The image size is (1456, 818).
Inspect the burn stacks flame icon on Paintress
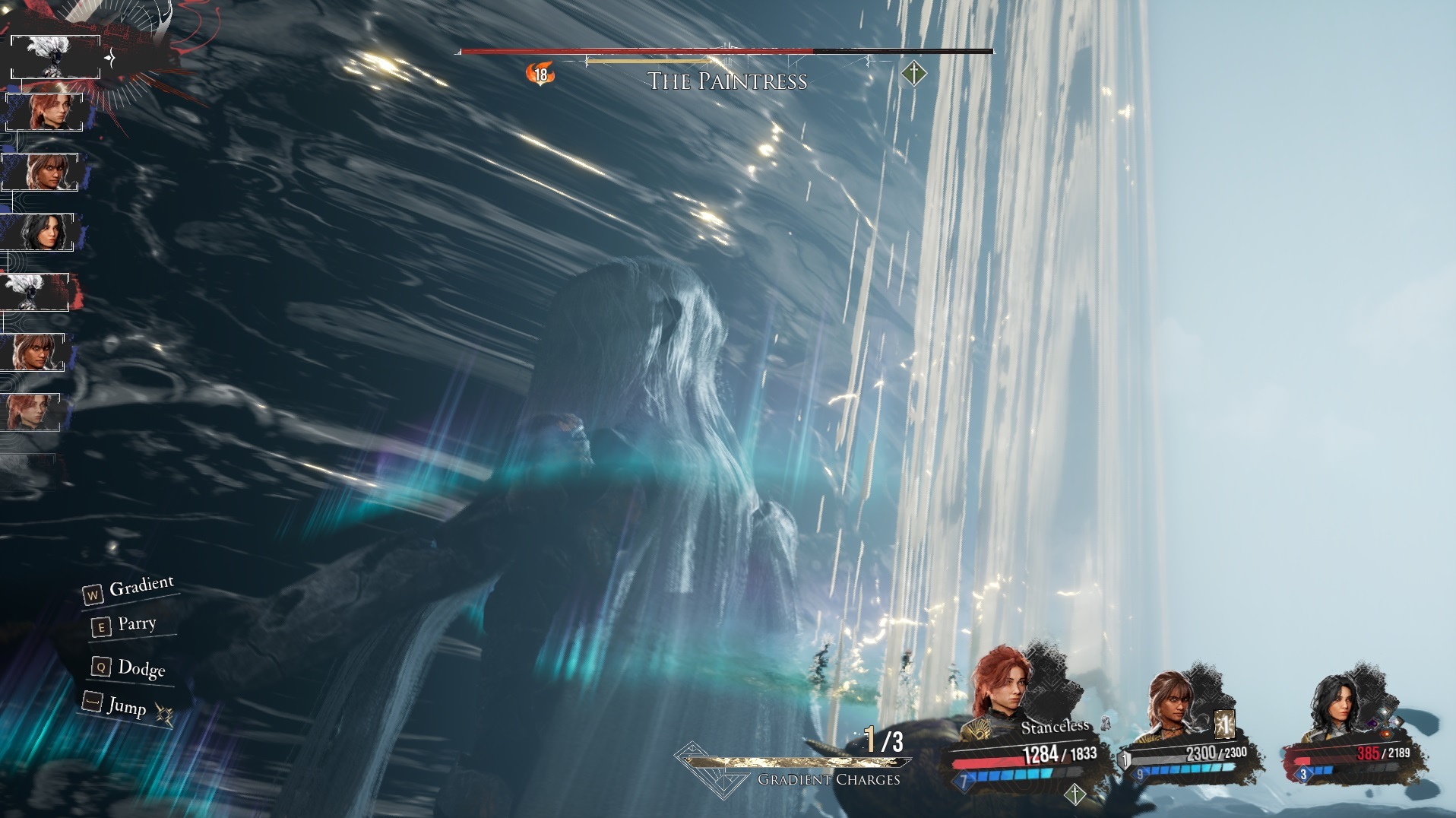click(x=540, y=73)
